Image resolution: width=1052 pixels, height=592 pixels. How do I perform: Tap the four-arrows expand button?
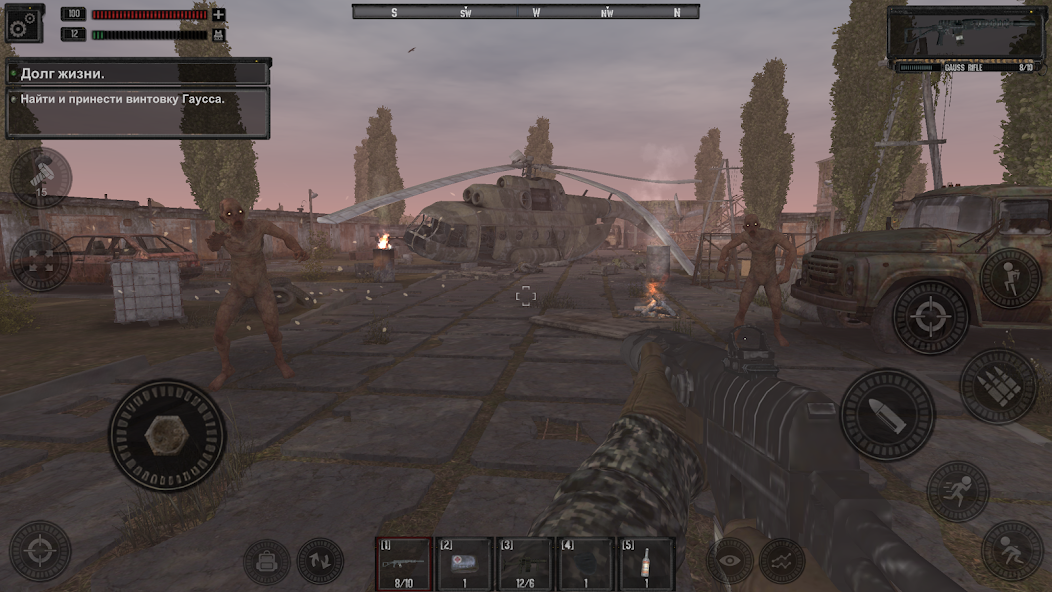pyautogui.click(x=40, y=260)
